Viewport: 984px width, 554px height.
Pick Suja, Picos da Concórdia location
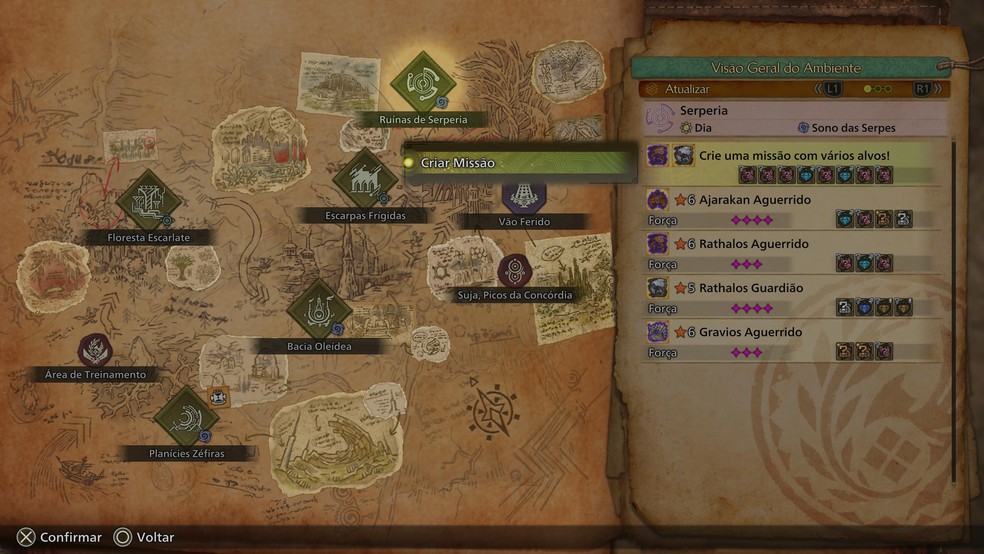(515, 271)
